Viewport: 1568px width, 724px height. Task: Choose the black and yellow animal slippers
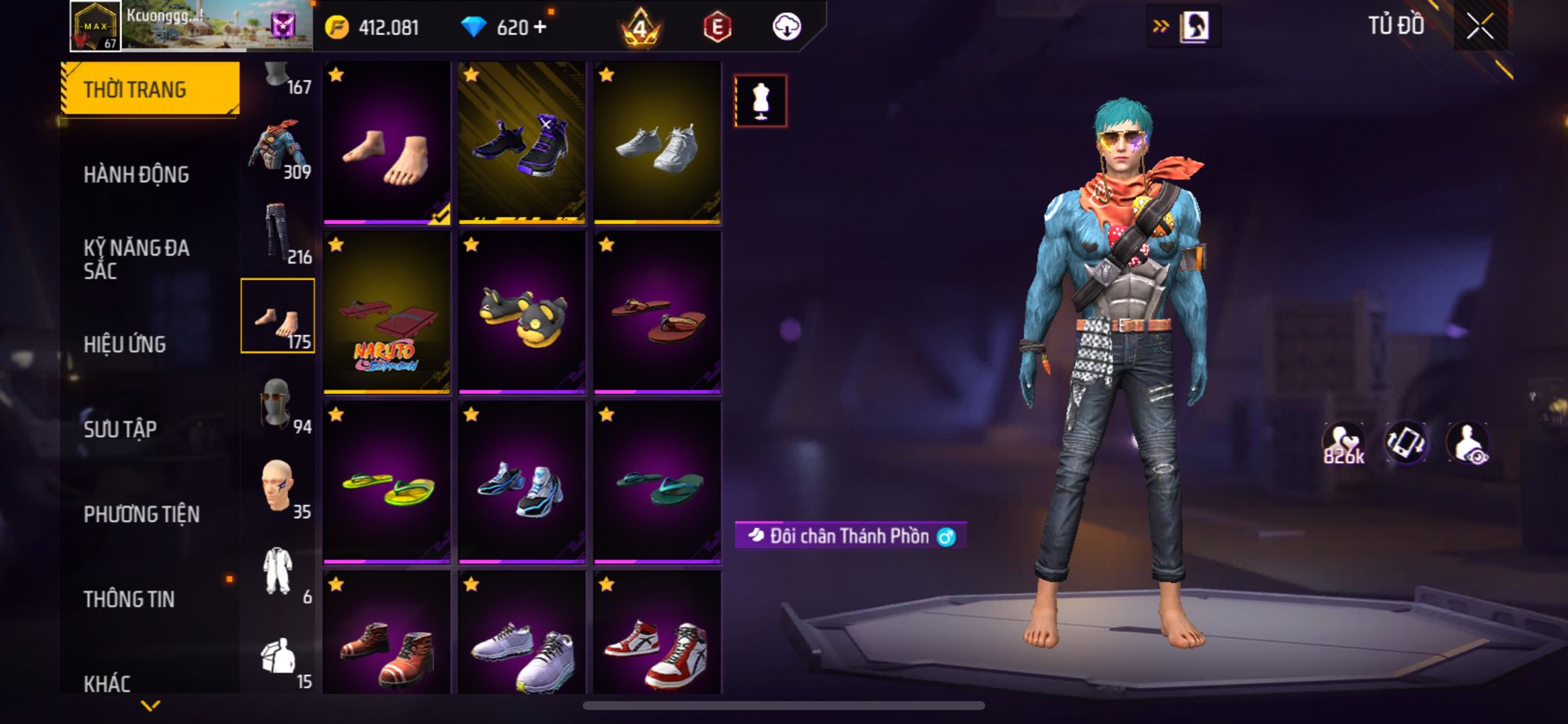tap(522, 313)
